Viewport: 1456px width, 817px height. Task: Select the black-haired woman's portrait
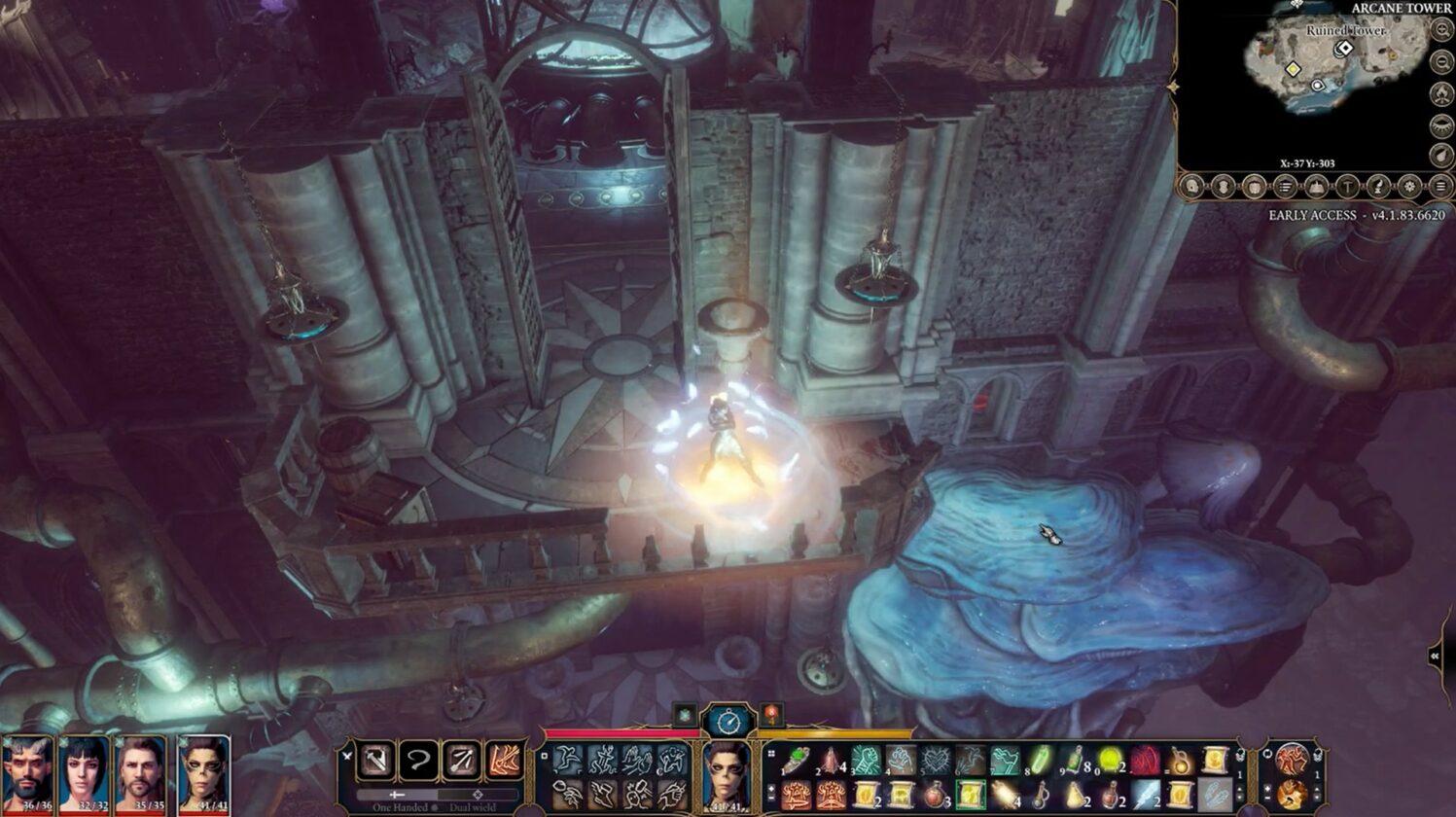coord(84,773)
